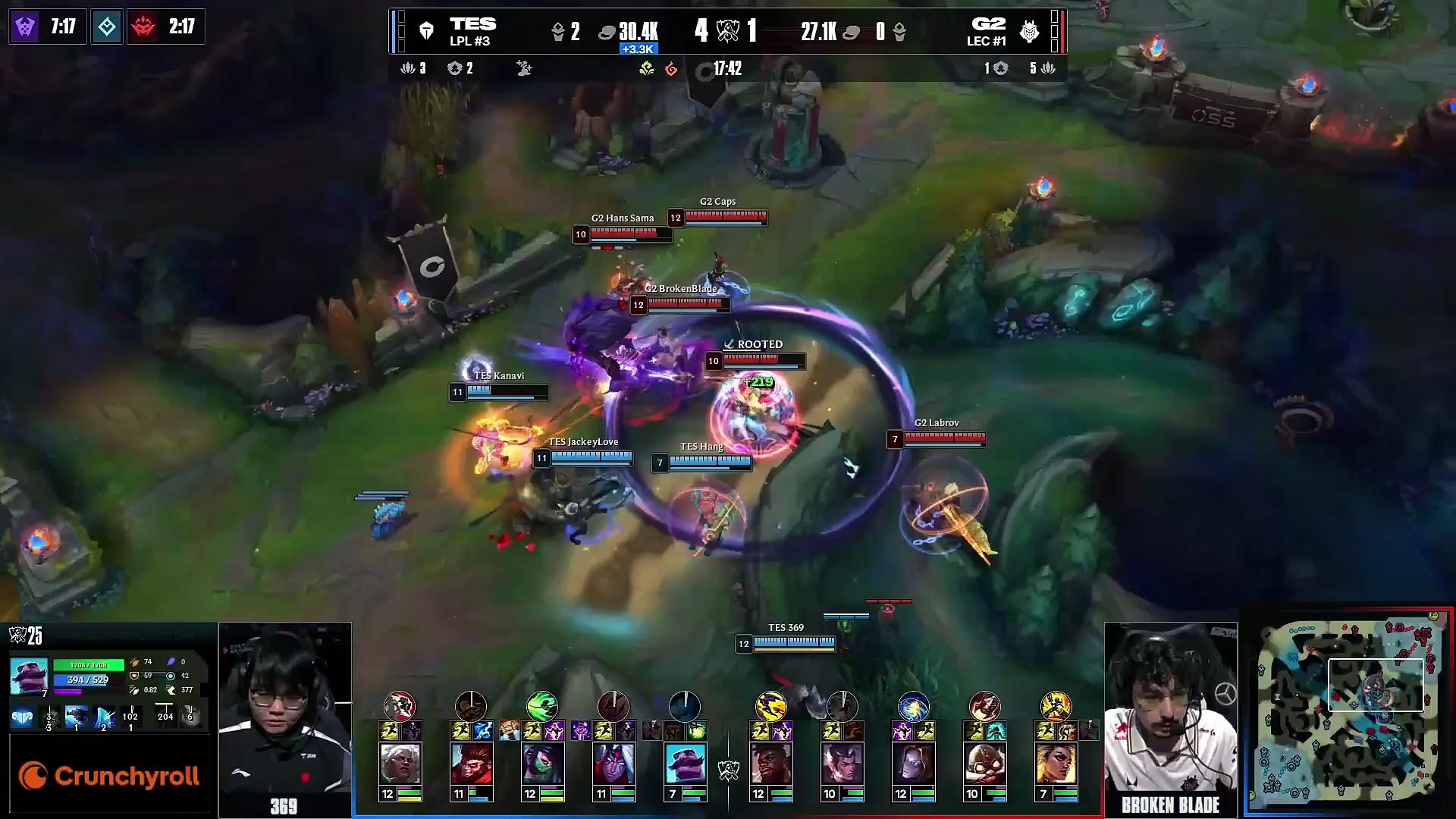
Task: Select the K'Sante portrait in the champion bar
Action: point(771,764)
